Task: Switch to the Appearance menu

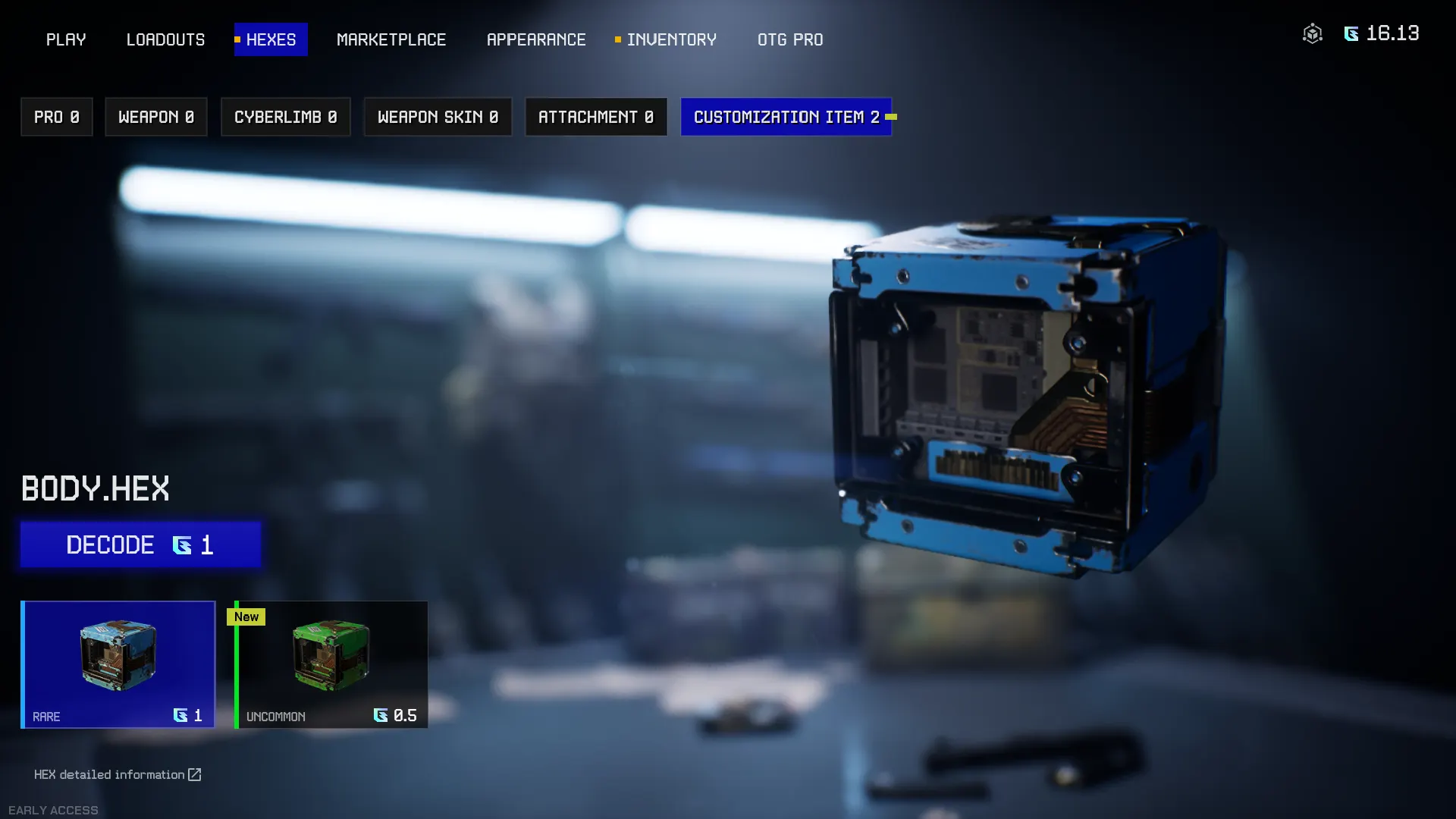Action: click(536, 39)
